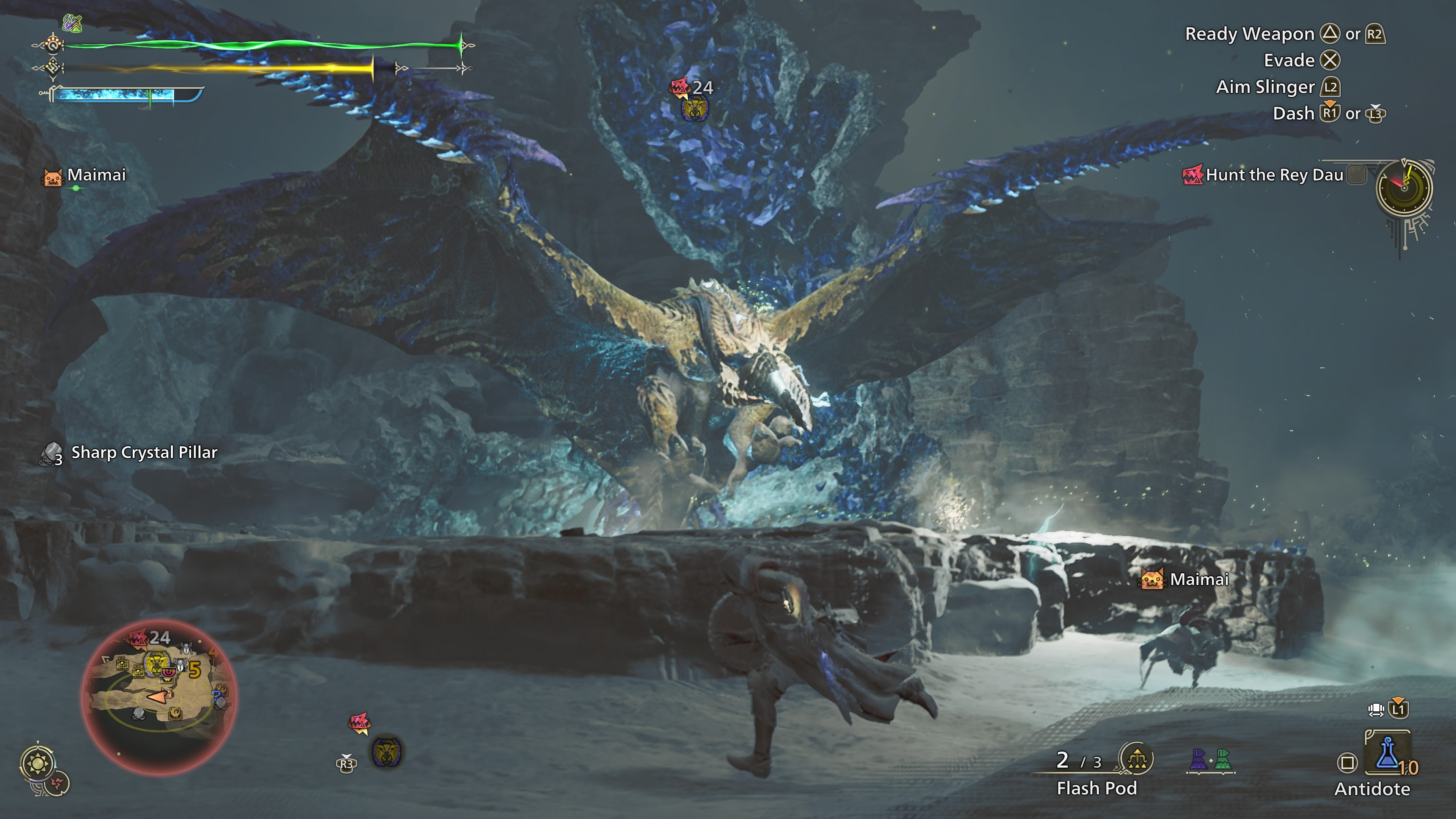Click the sun time-of-day icon
This screenshot has width=1456, height=819.
click(38, 764)
